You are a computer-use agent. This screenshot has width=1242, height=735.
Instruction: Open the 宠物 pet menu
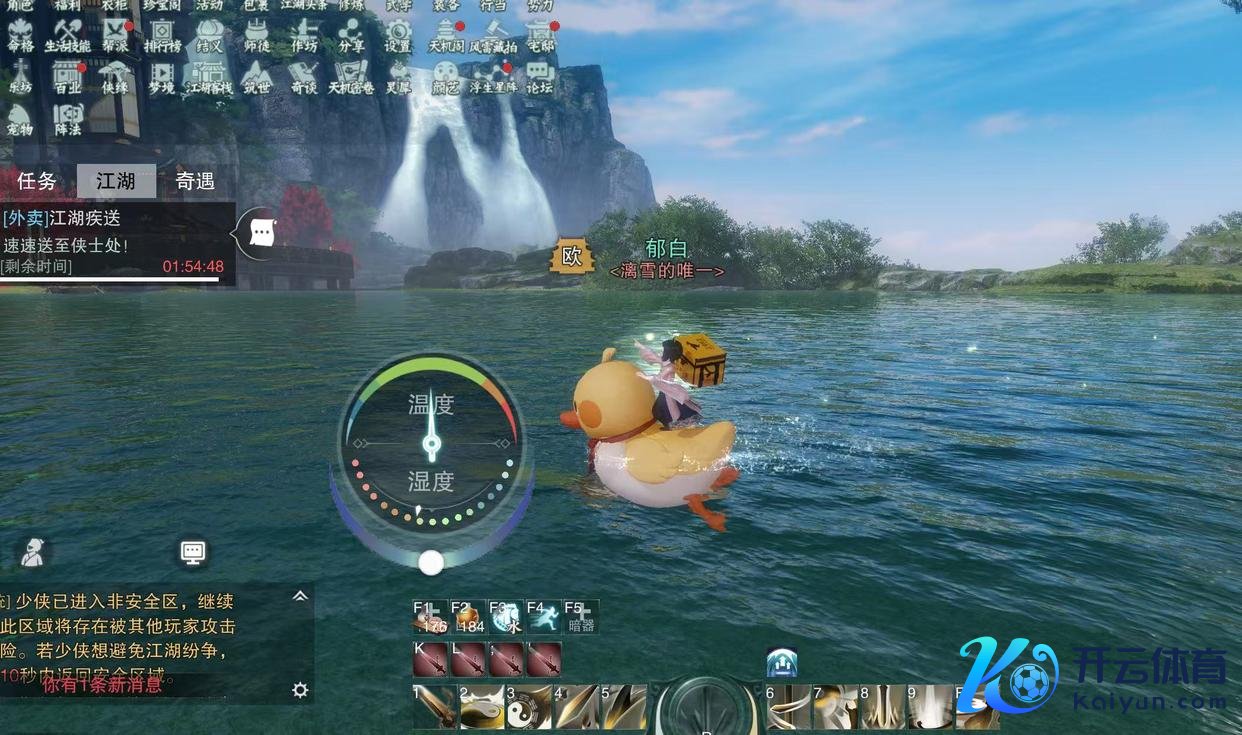(x=20, y=119)
